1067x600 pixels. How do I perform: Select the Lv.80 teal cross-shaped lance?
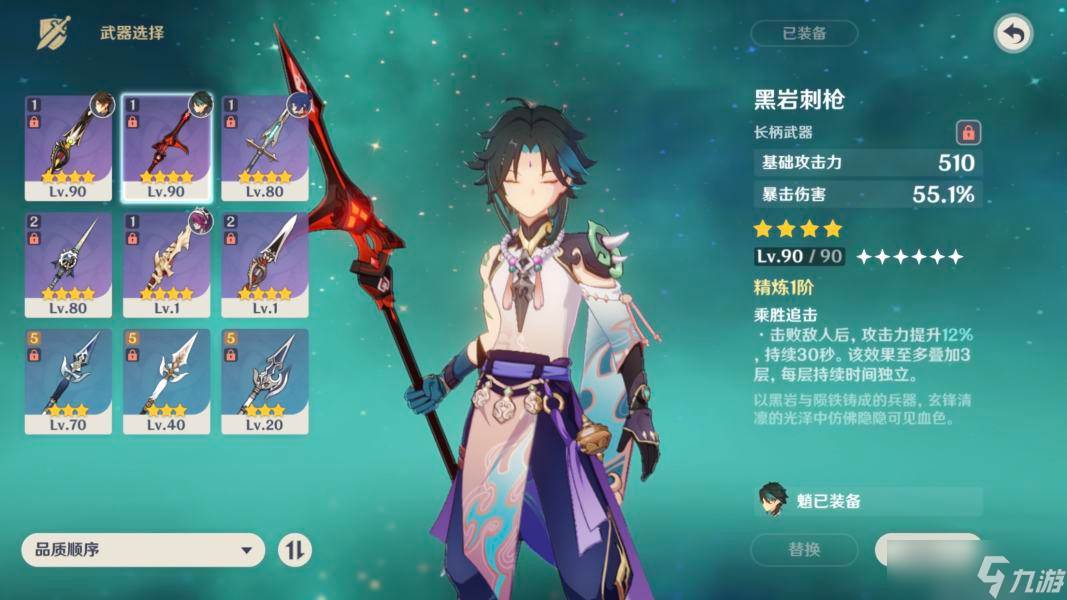point(264,147)
